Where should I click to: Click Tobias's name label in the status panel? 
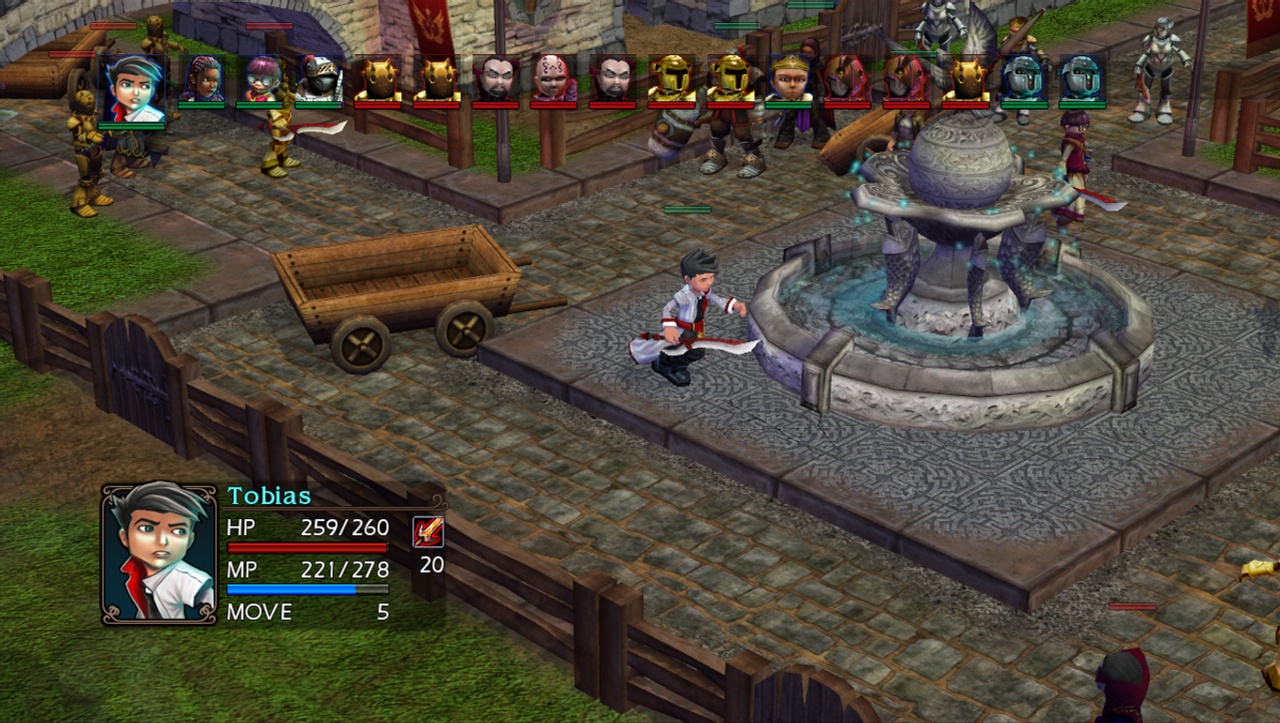(269, 493)
